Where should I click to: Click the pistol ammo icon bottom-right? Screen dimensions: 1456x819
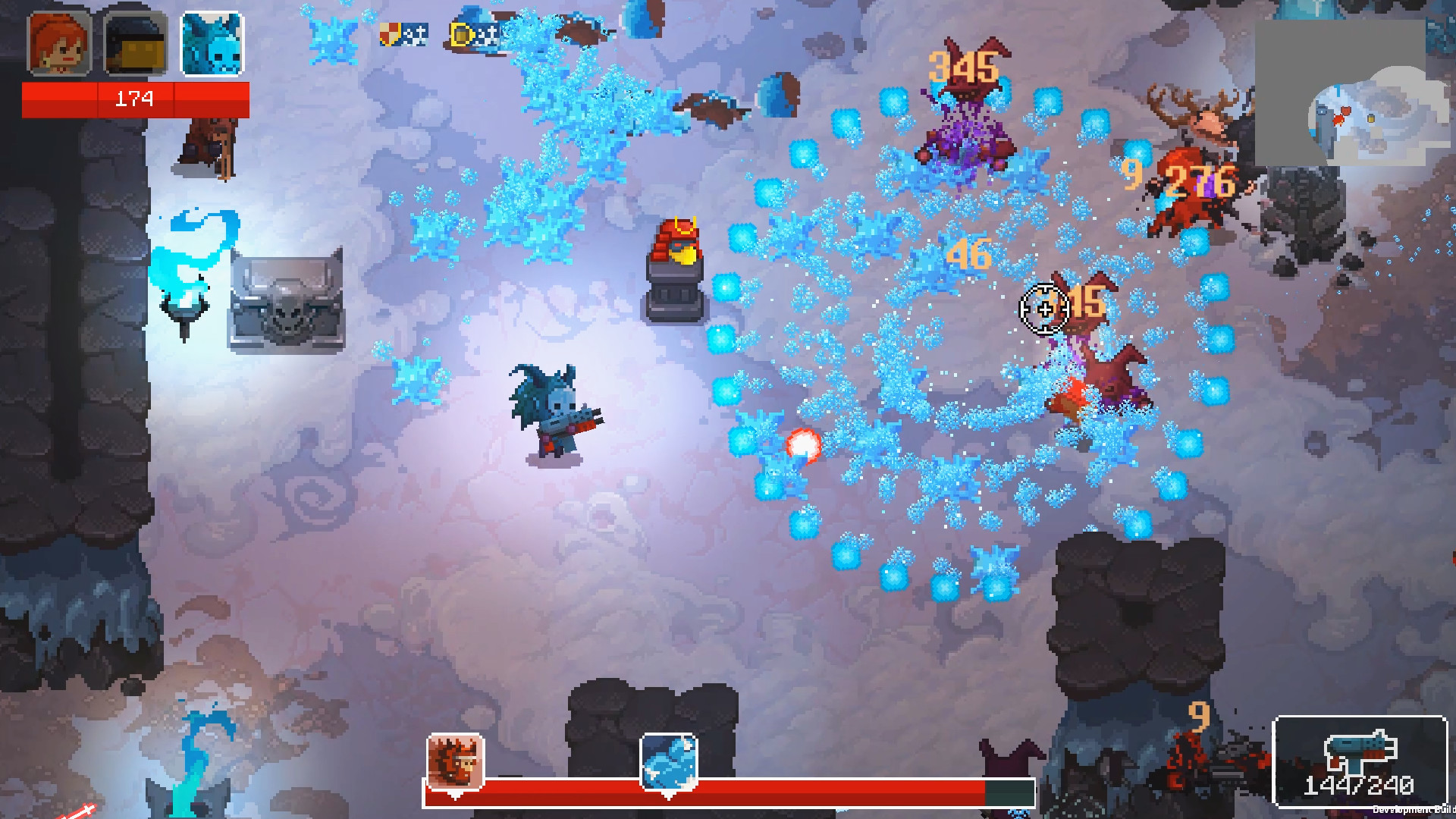click(1360, 749)
